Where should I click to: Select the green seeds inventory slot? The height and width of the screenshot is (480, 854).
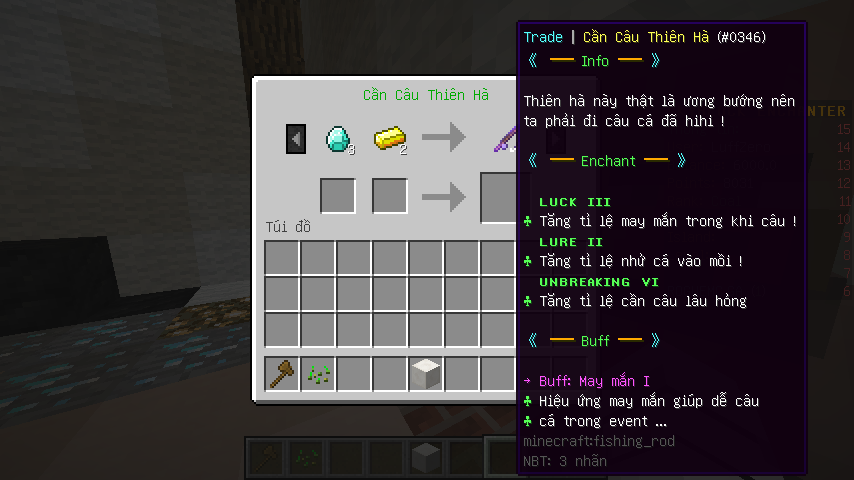pyautogui.click(x=318, y=374)
